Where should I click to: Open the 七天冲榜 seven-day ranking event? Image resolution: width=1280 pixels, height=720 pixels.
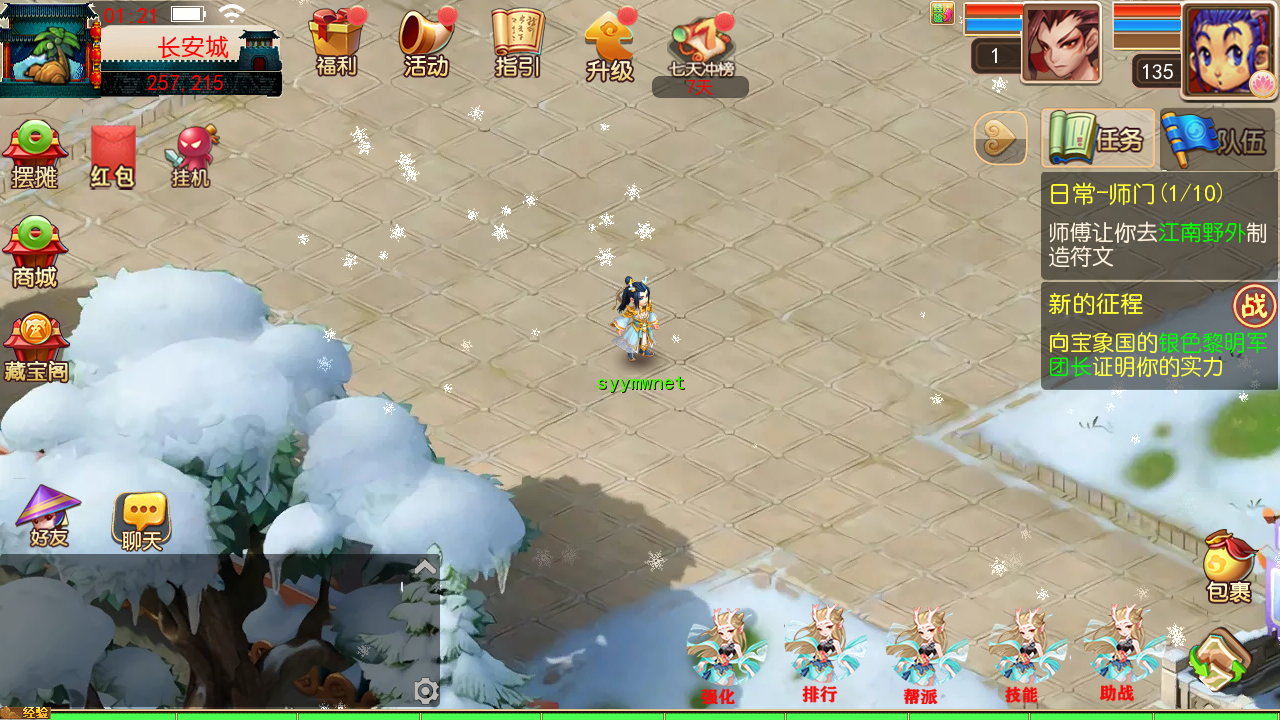701,48
